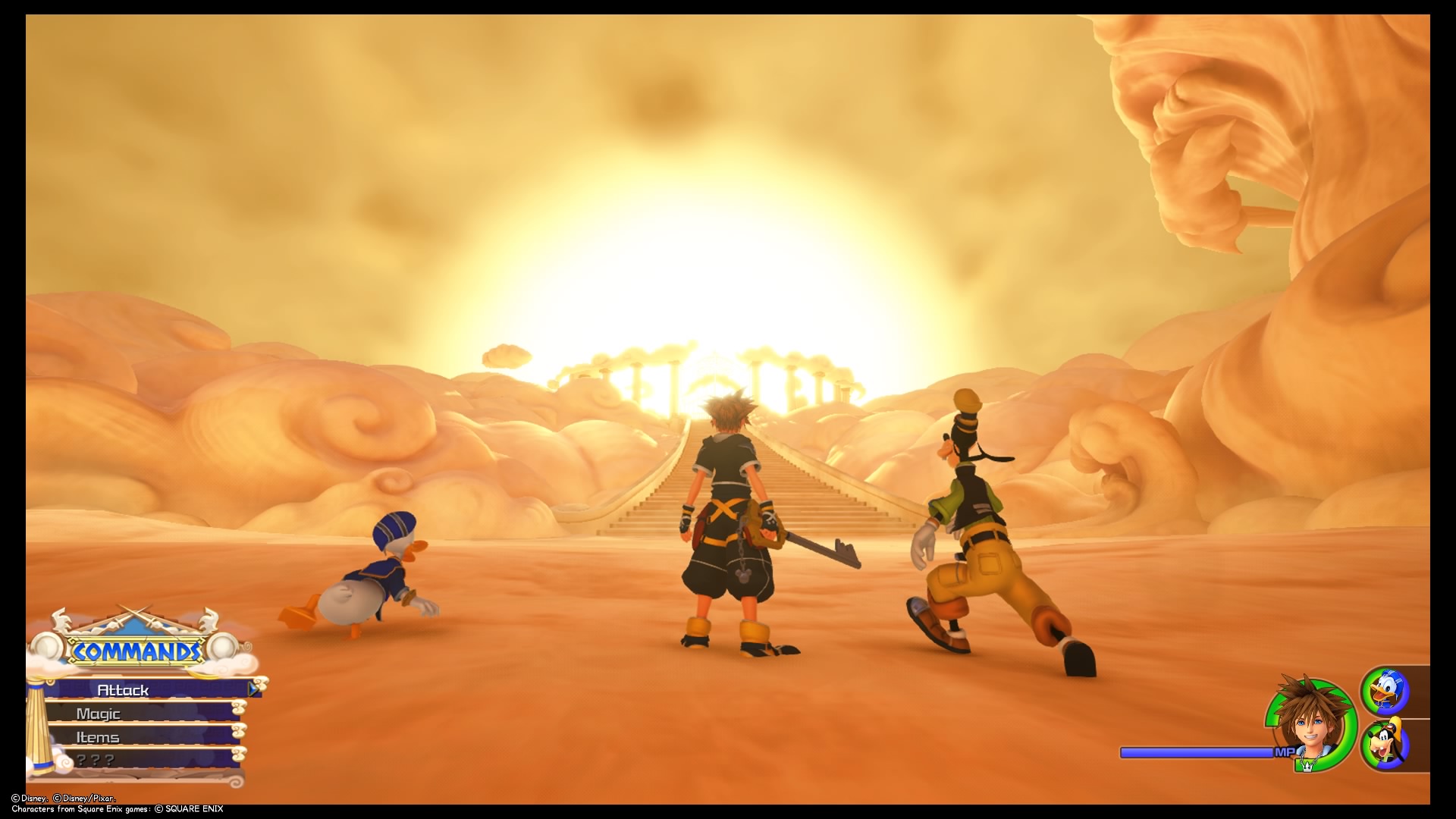Screen dimensions: 1456x819
Task: Select the Attack command
Action: [x=121, y=690]
